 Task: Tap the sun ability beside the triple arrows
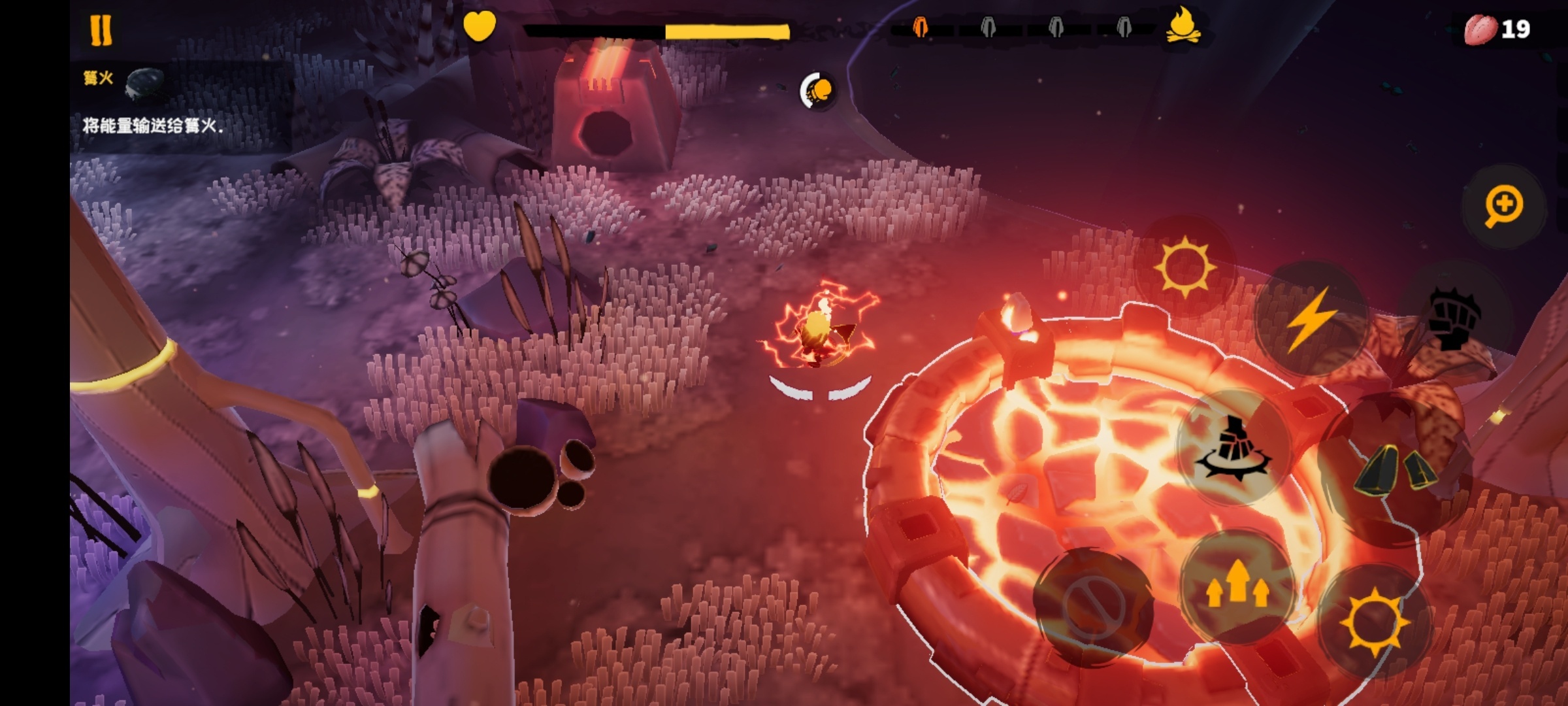(x=1374, y=622)
